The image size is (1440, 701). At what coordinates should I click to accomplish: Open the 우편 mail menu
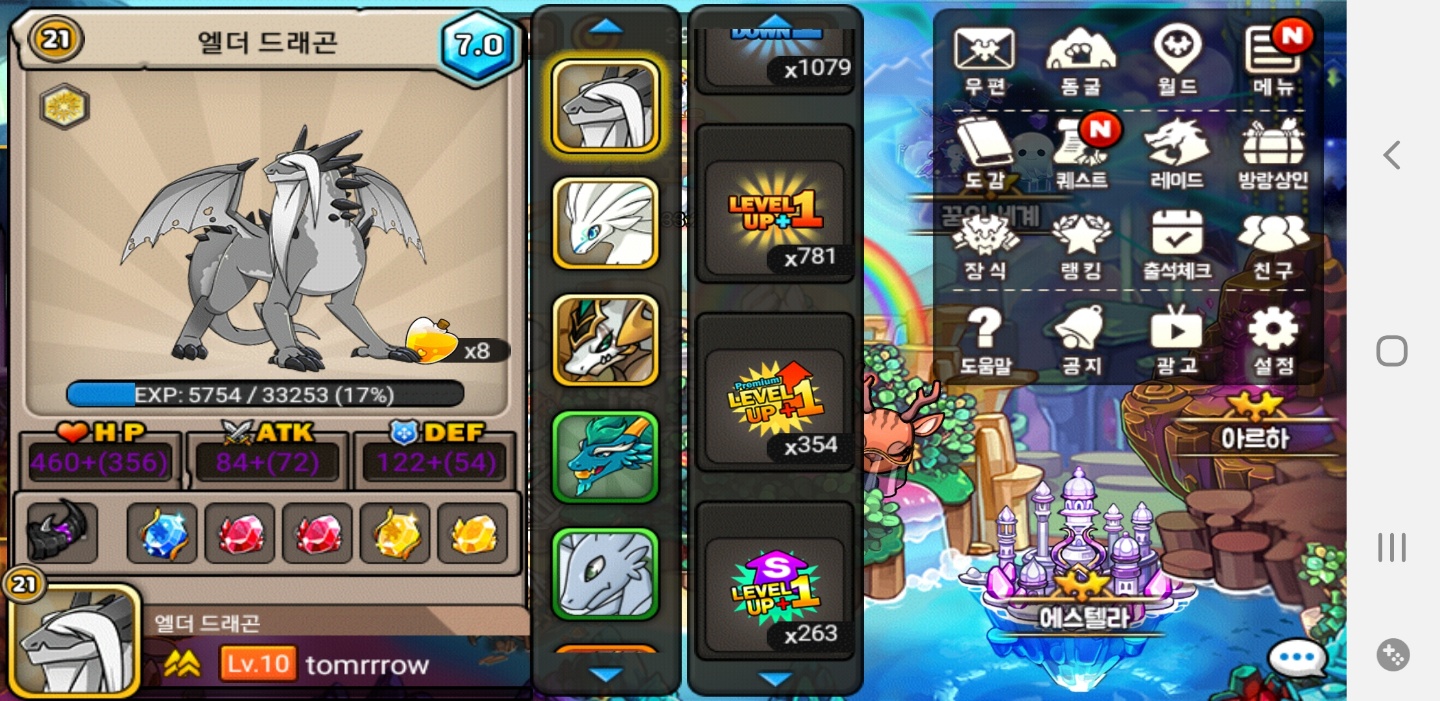pos(984,58)
